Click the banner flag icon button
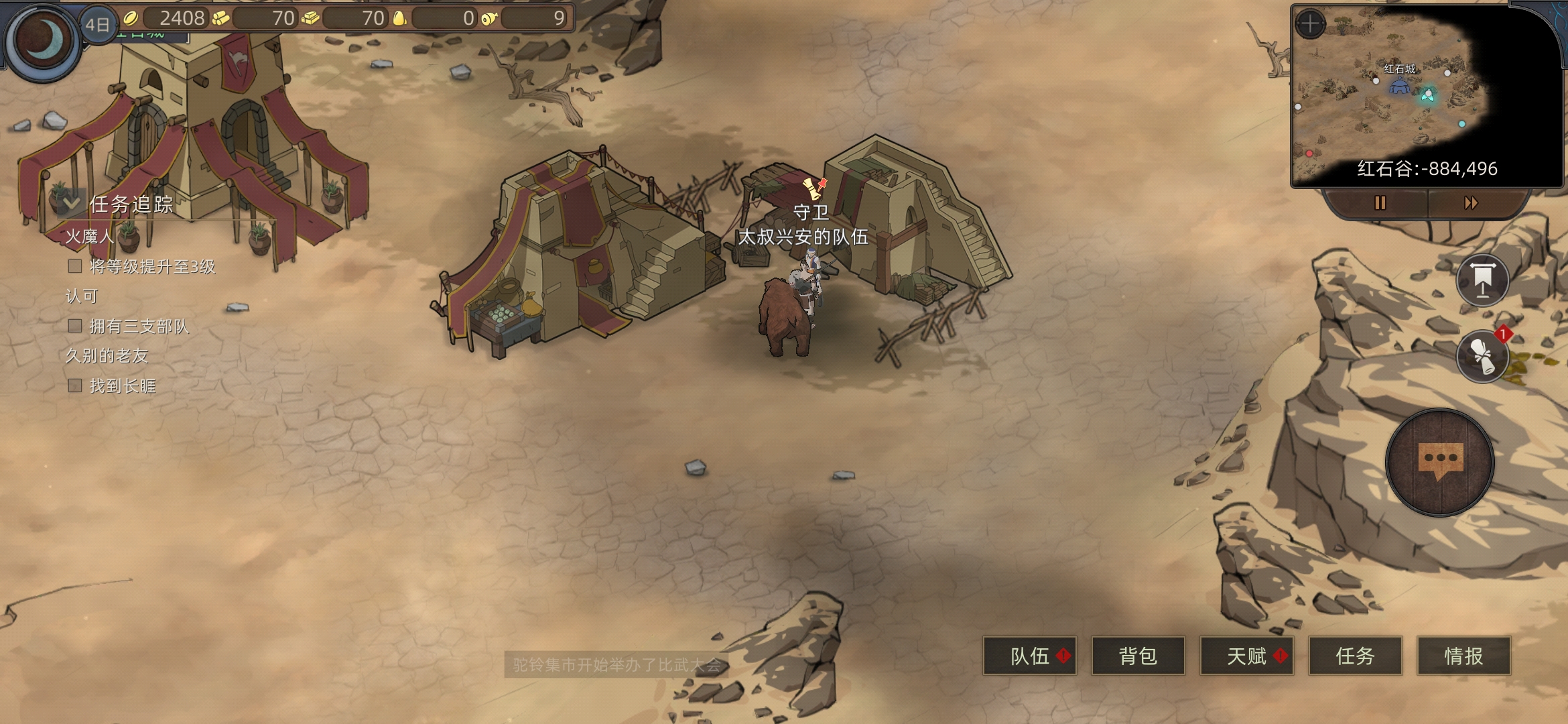 1482,280
